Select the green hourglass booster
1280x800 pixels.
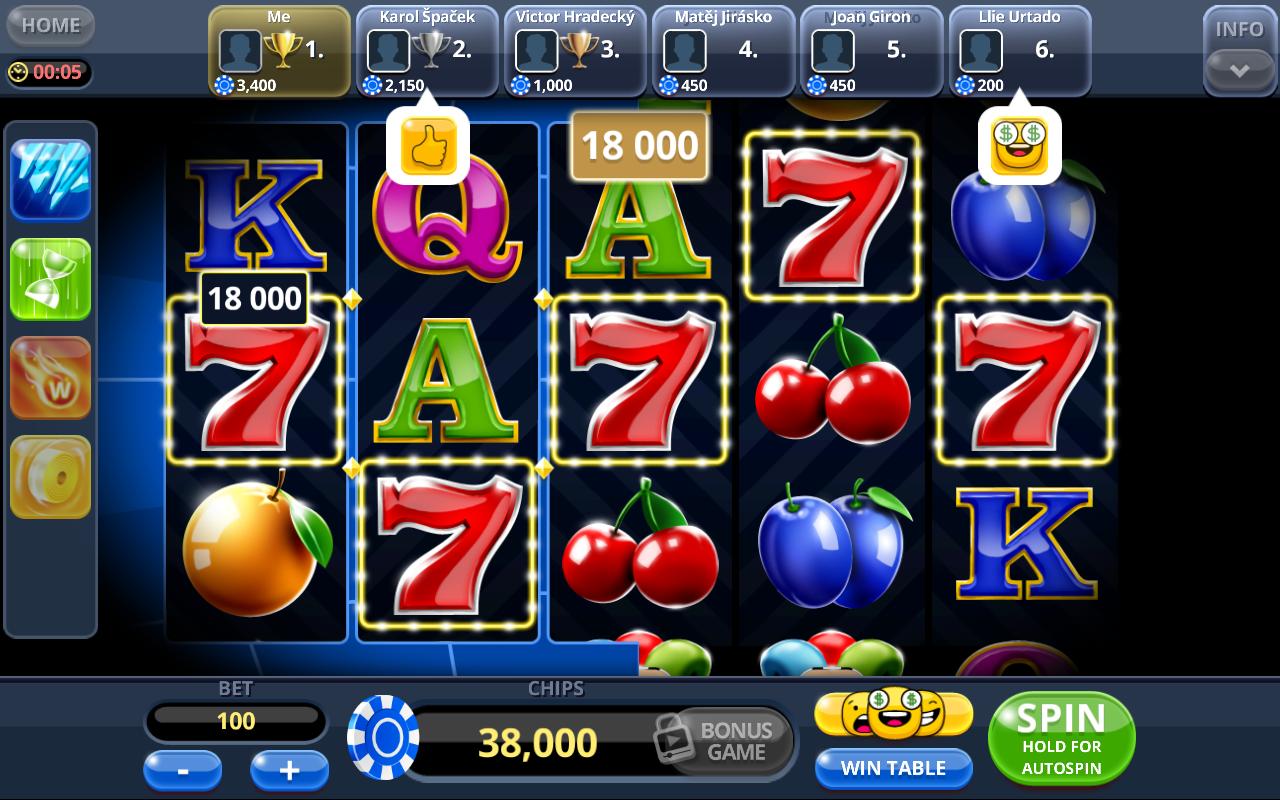(50, 278)
